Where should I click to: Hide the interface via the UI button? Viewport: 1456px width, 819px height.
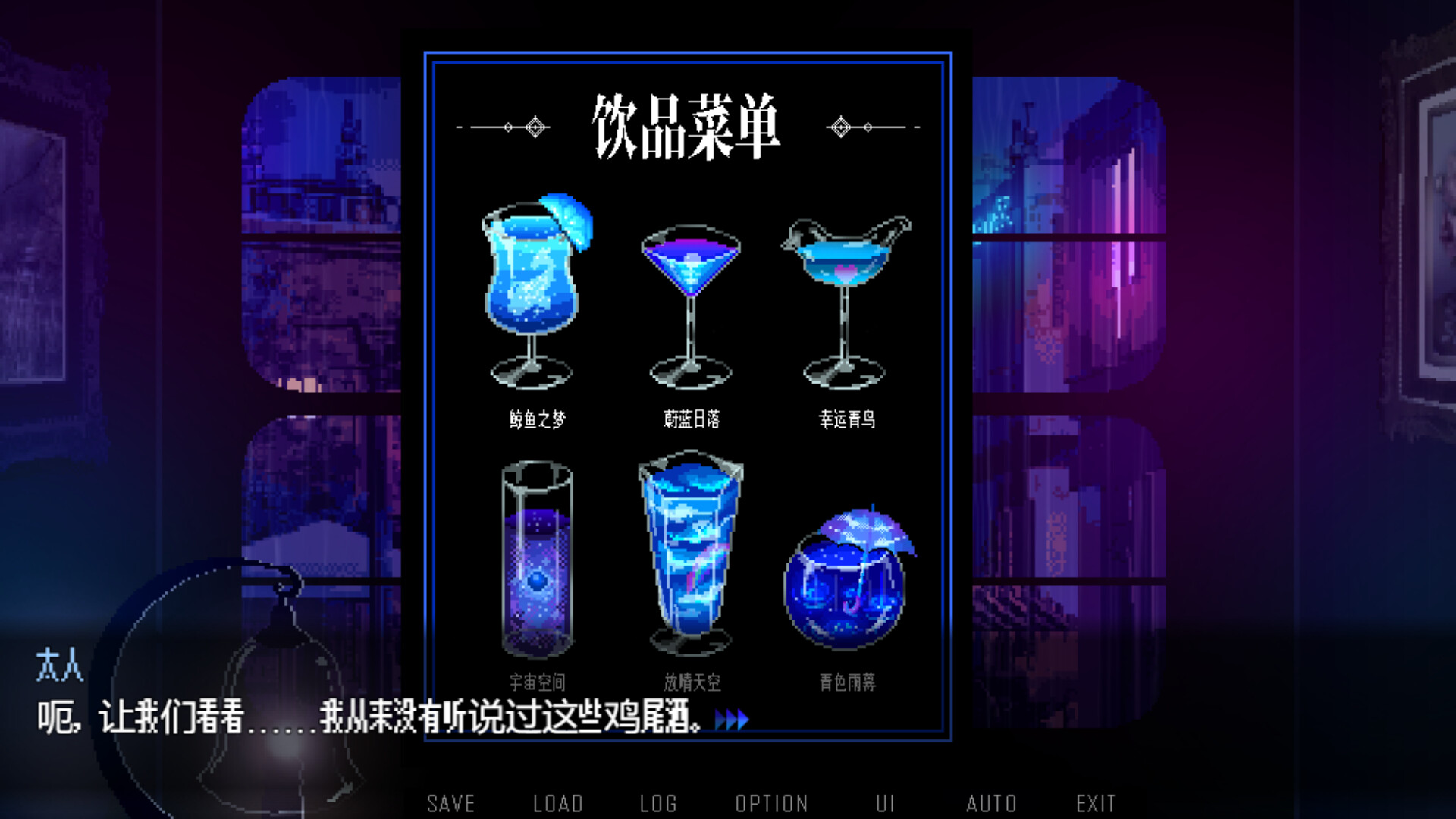pos(884,802)
